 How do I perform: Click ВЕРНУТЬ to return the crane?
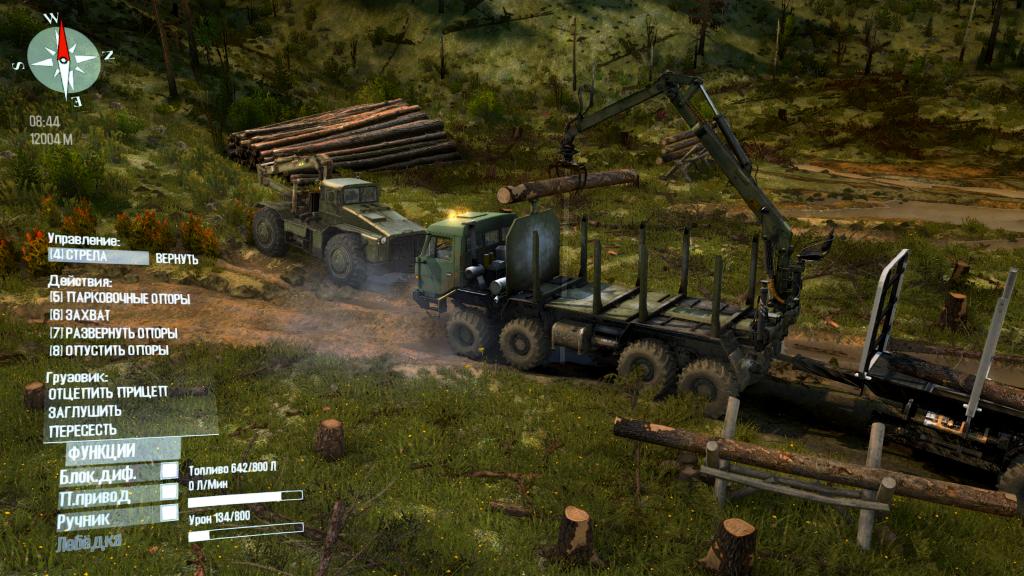point(176,259)
